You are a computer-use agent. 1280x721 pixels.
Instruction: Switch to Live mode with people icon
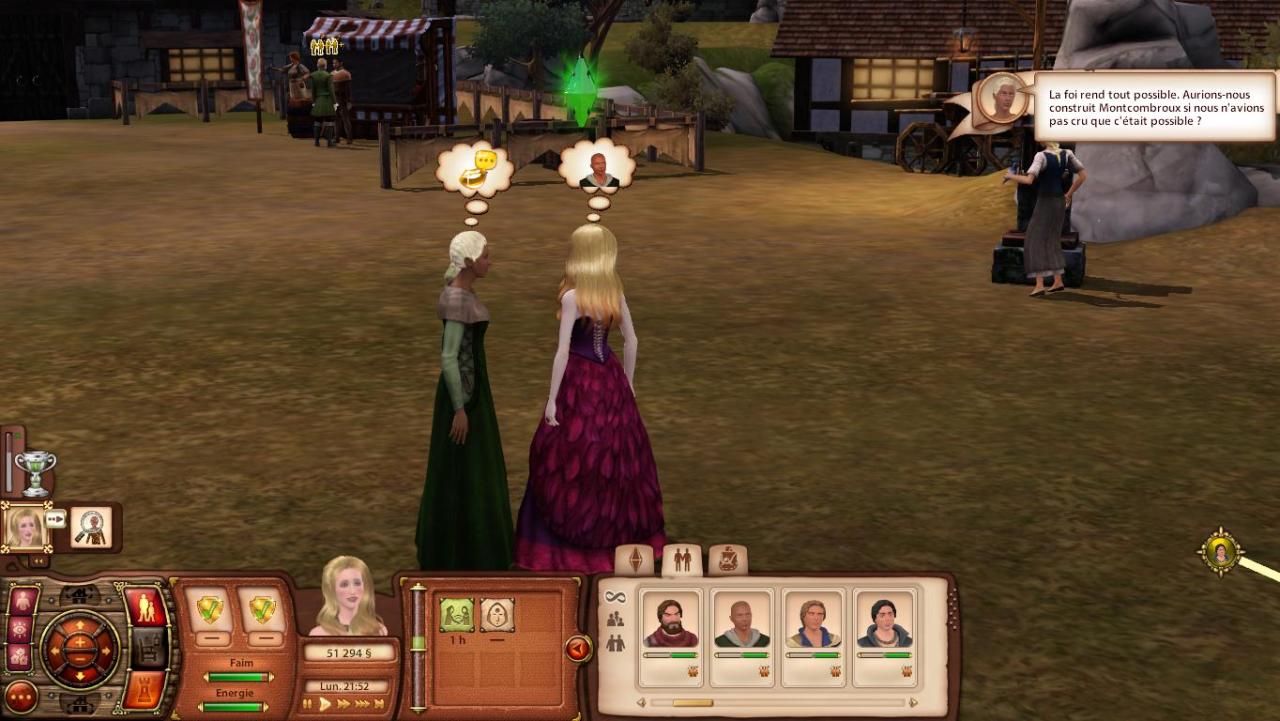pyautogui.click(x=146, y=607)
